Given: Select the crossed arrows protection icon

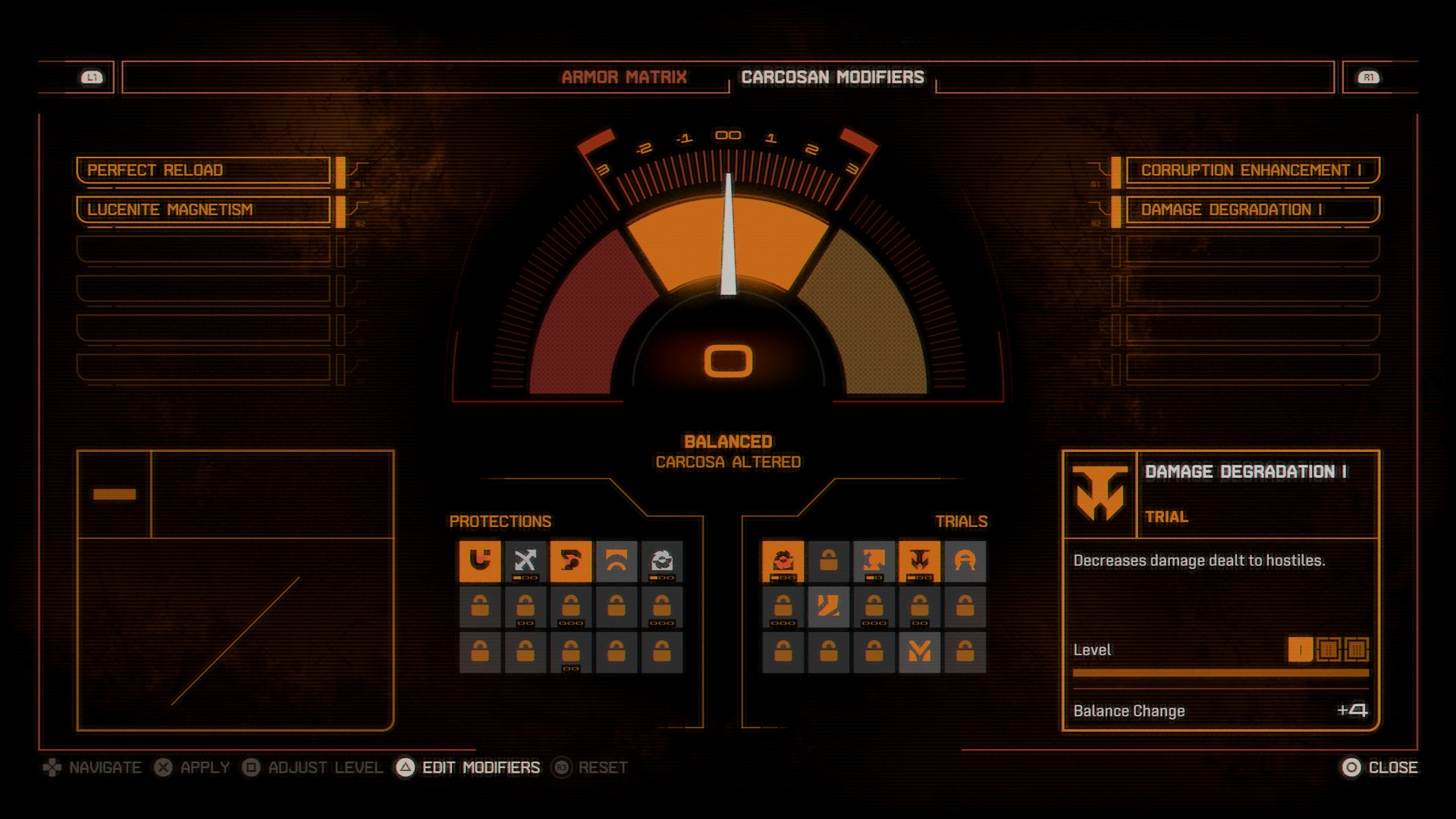Looking at the screenshot, I should 525,561.
